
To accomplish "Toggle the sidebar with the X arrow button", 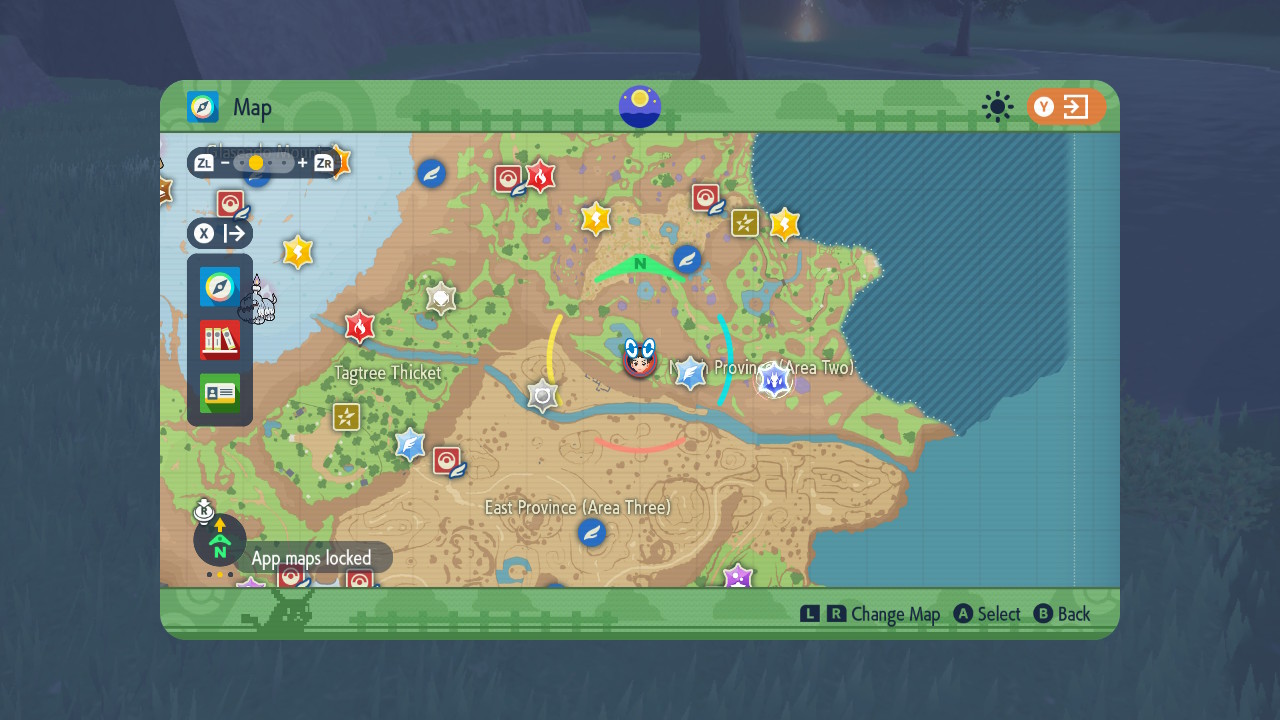I will tap(222, 233).
